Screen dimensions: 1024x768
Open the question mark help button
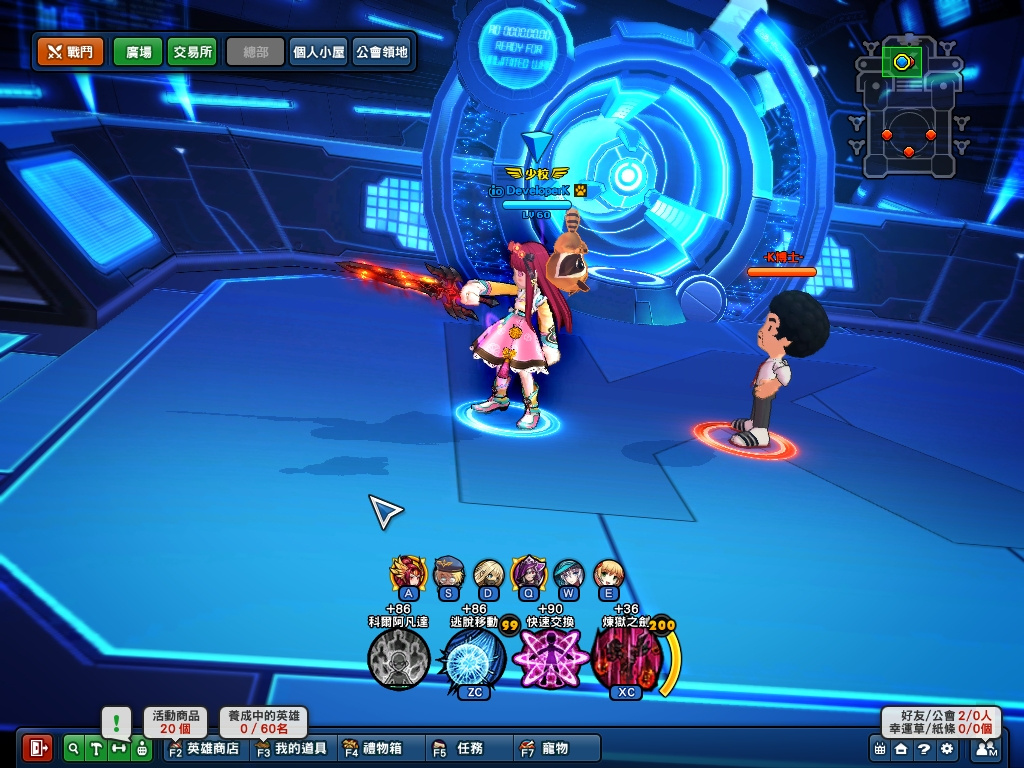(924, 748)
